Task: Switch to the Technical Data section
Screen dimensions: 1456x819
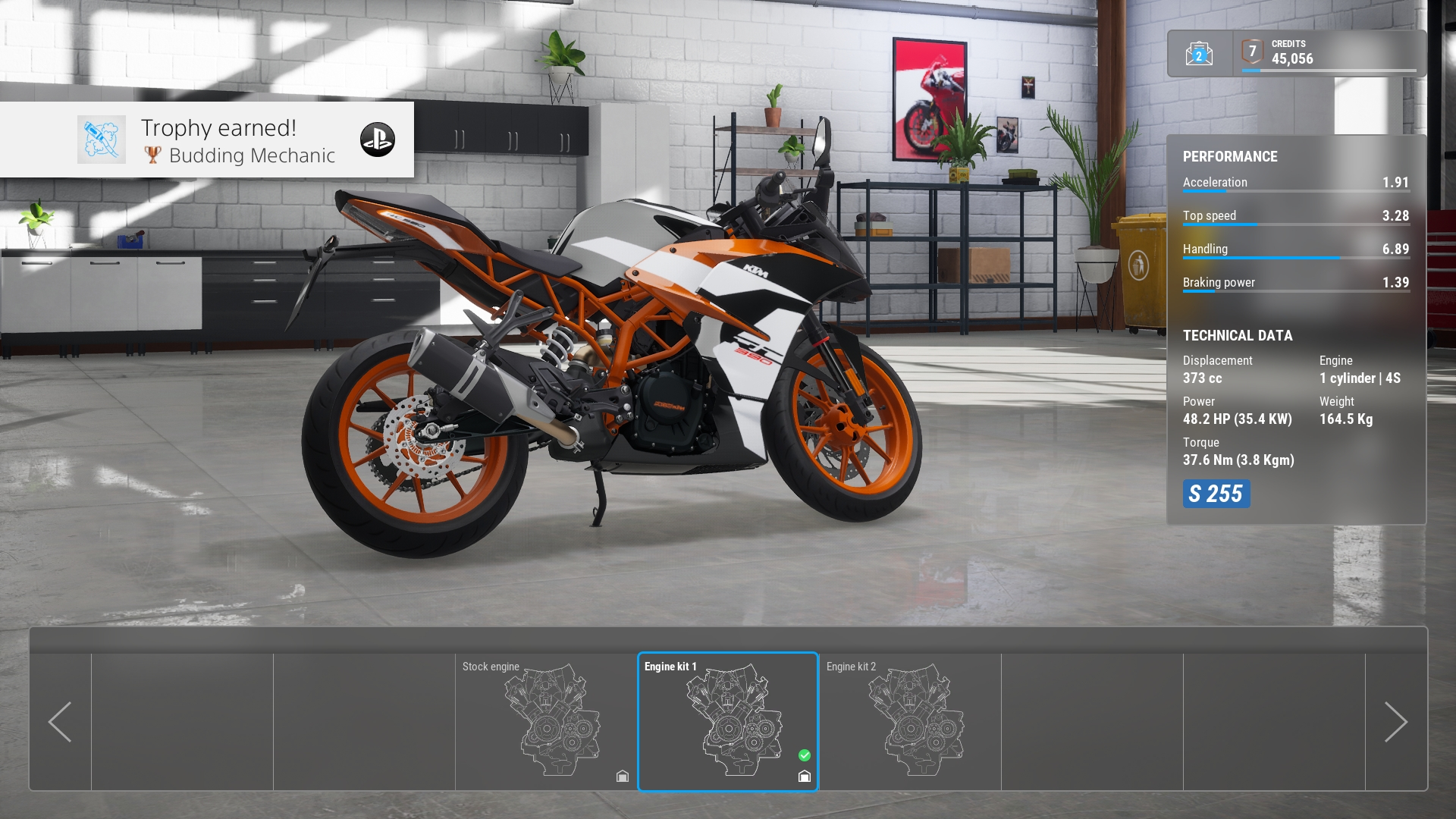Action: pos(1238,335)
